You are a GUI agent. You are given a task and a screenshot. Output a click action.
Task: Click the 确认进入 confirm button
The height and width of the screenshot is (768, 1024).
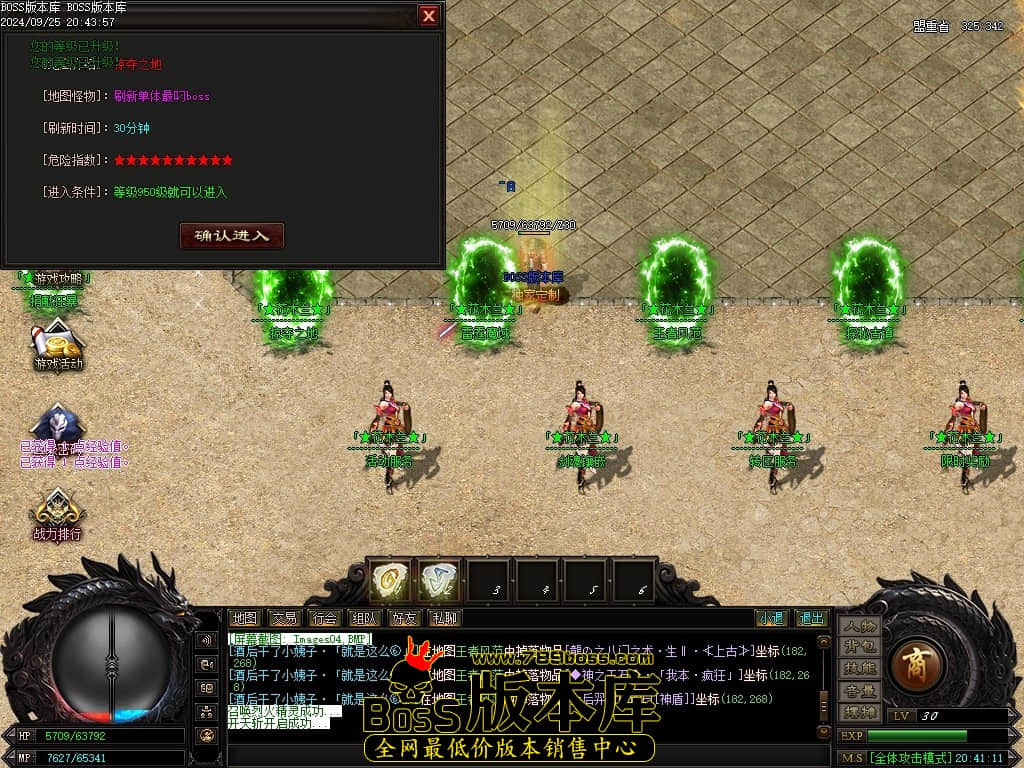(232, 236)
